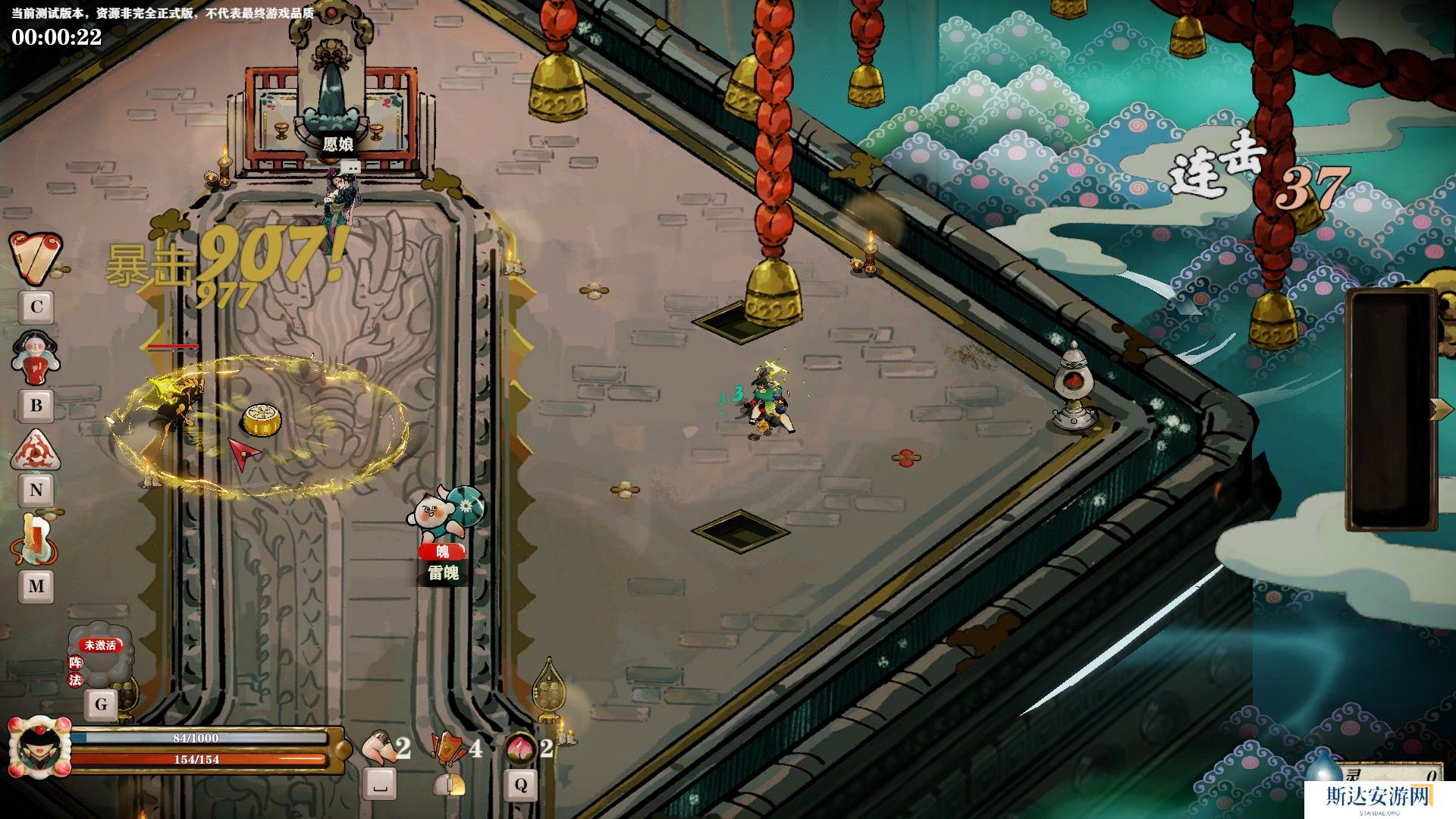Use the peach healing item
Image resolution: width=1456 pixels, height=819 pixels.
(x=519, y=748)
